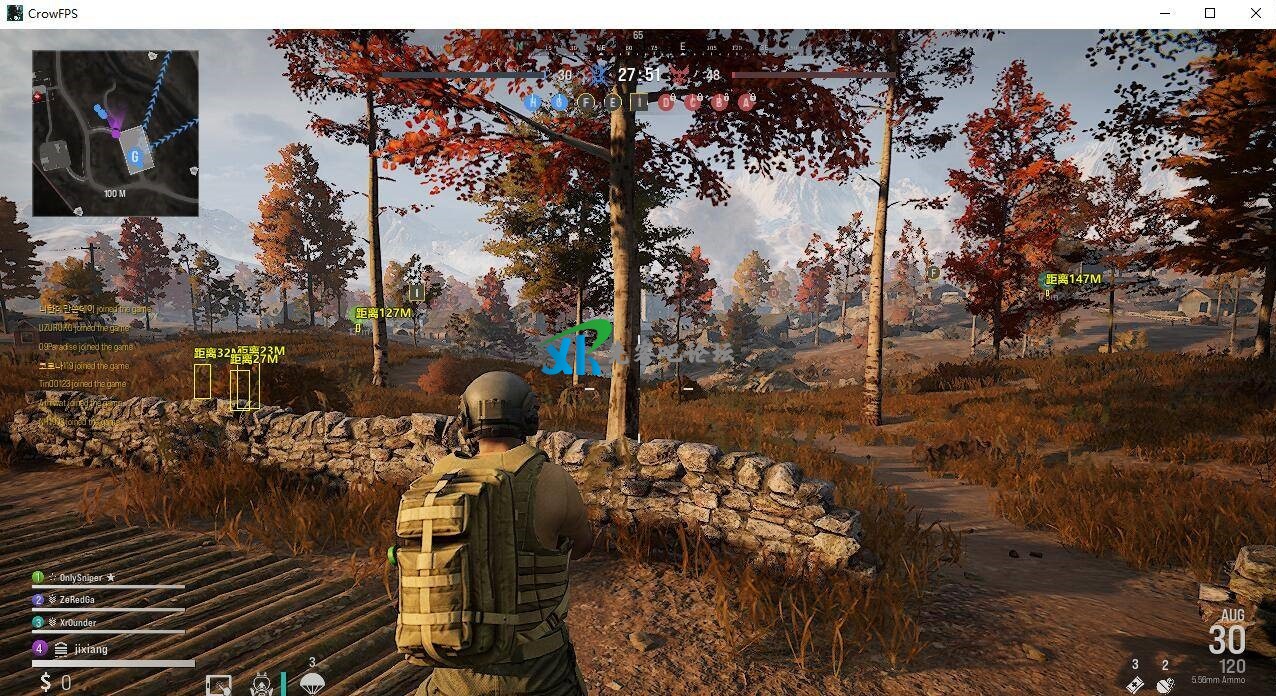Select the parachute icon

point(312,683)
